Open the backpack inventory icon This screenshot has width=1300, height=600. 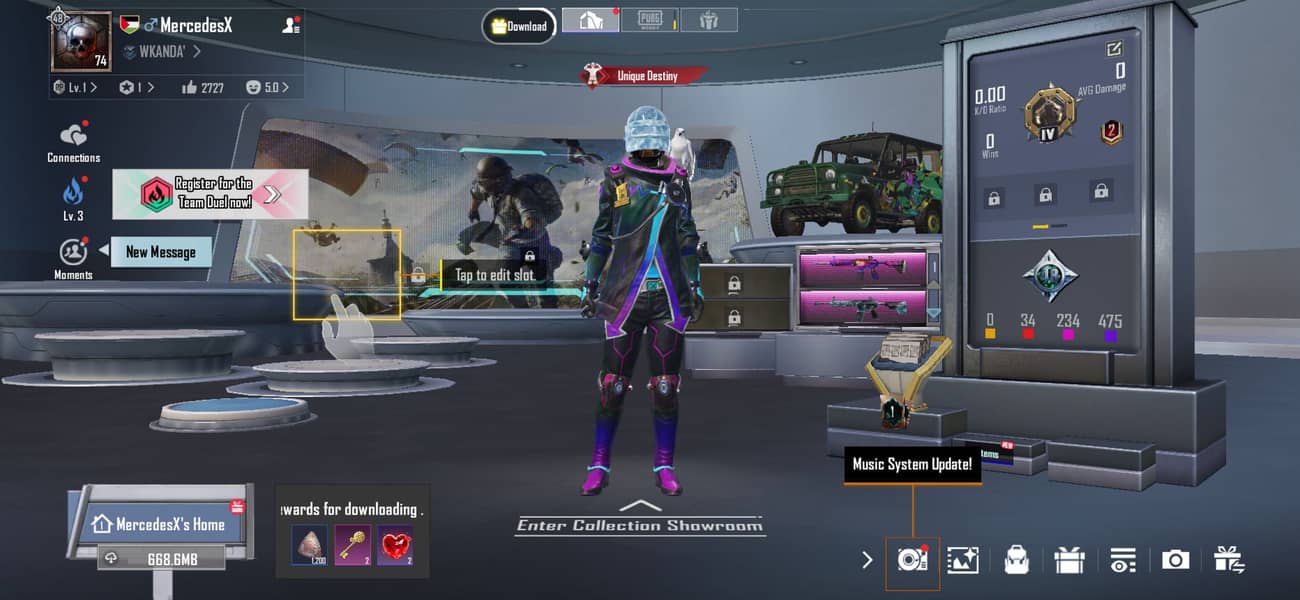[x=1016, y=560]
